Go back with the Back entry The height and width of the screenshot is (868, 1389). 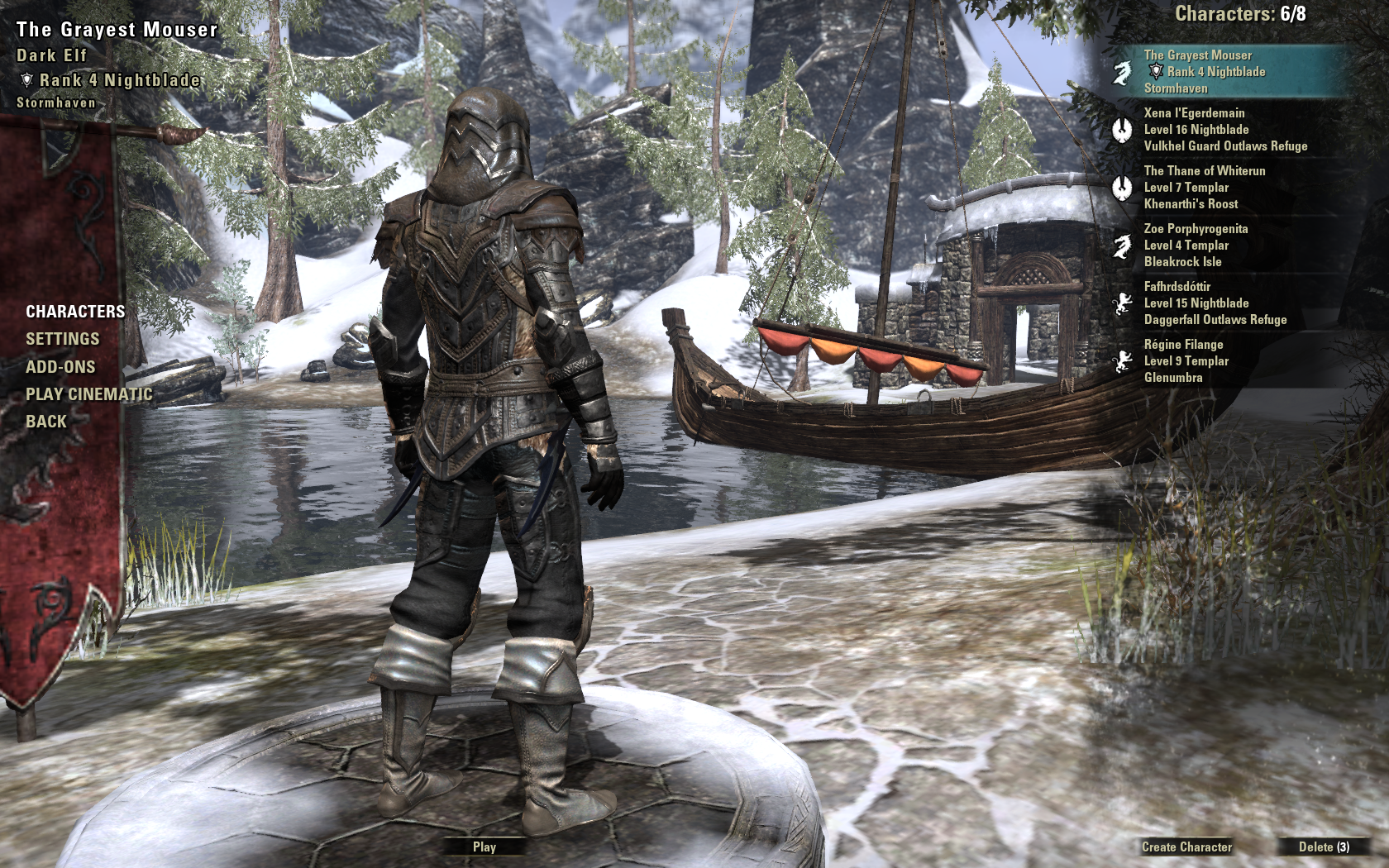pyautogui.click(x=46, y=422)
